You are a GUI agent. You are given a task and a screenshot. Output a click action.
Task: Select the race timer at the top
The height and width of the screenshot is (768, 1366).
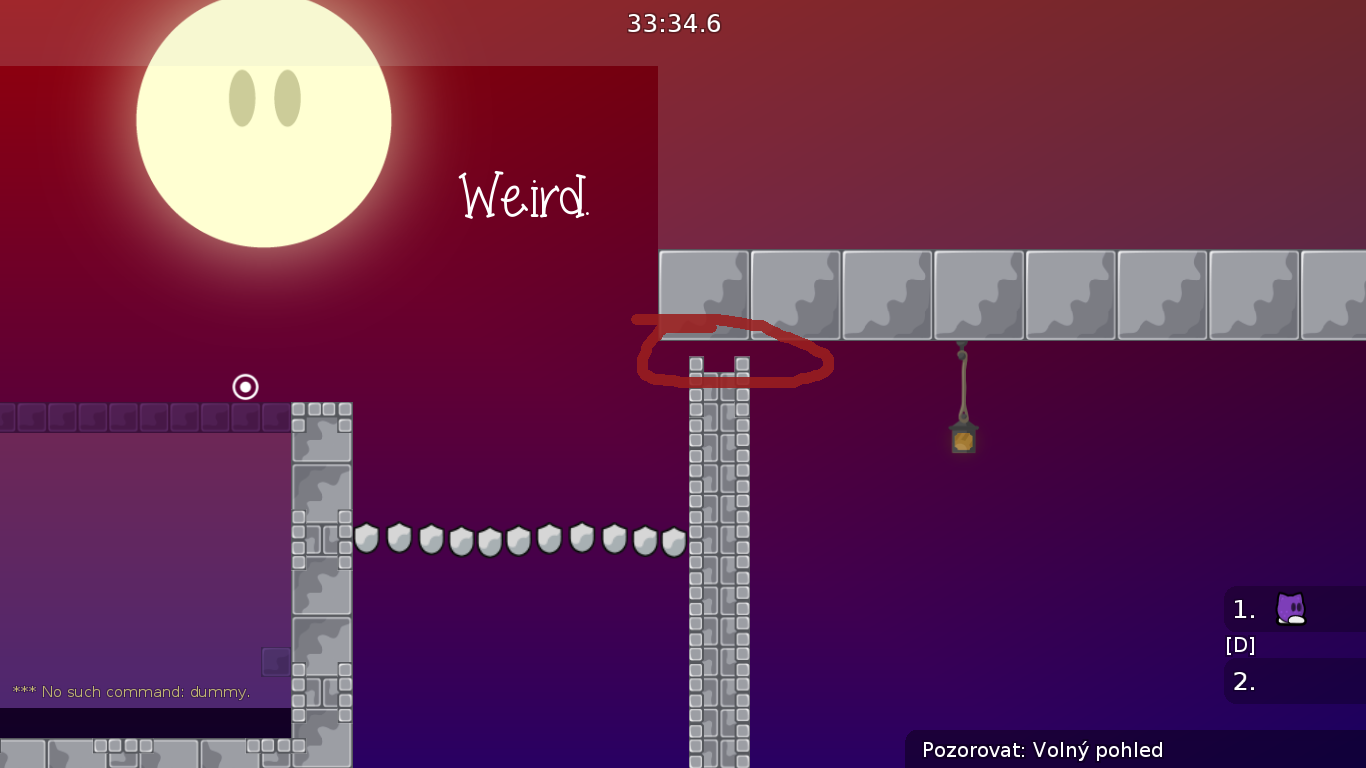coord(672,23)
